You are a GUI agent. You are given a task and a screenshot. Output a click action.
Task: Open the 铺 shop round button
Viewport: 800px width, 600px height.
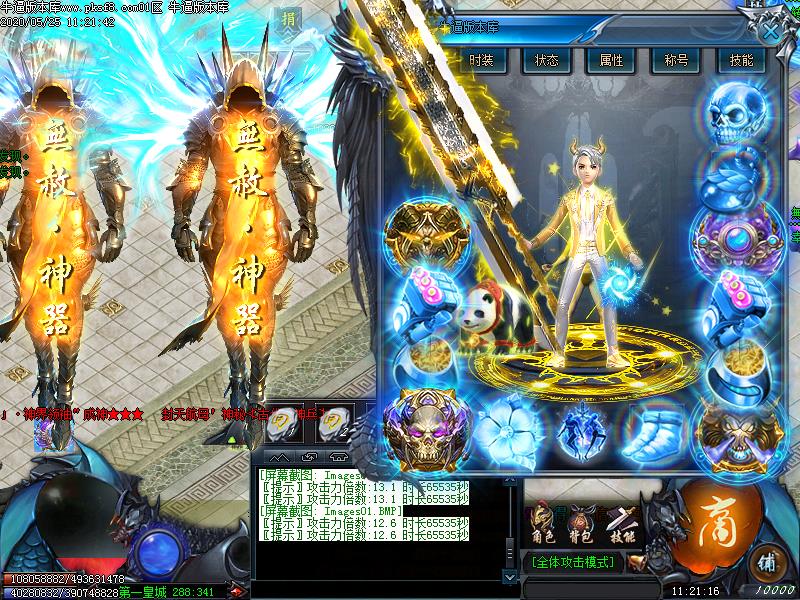click(765, 558)
